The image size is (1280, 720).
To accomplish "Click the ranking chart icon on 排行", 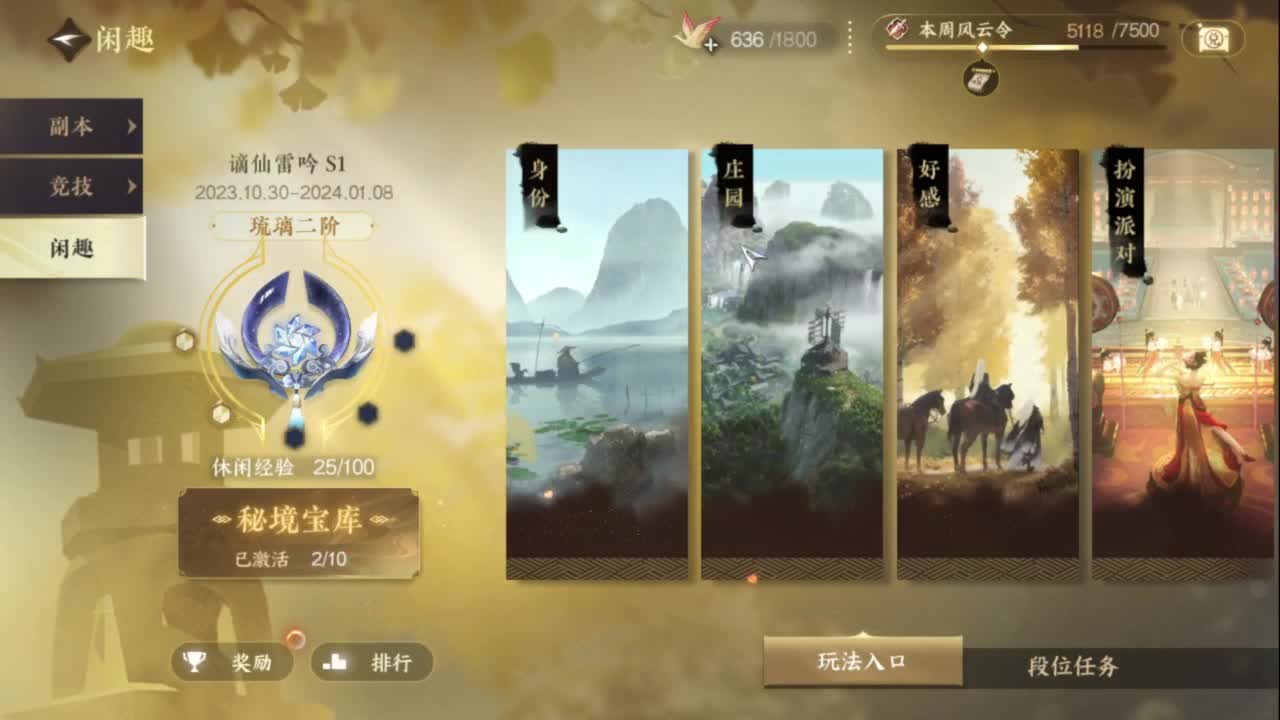I will tap(336, 663).
